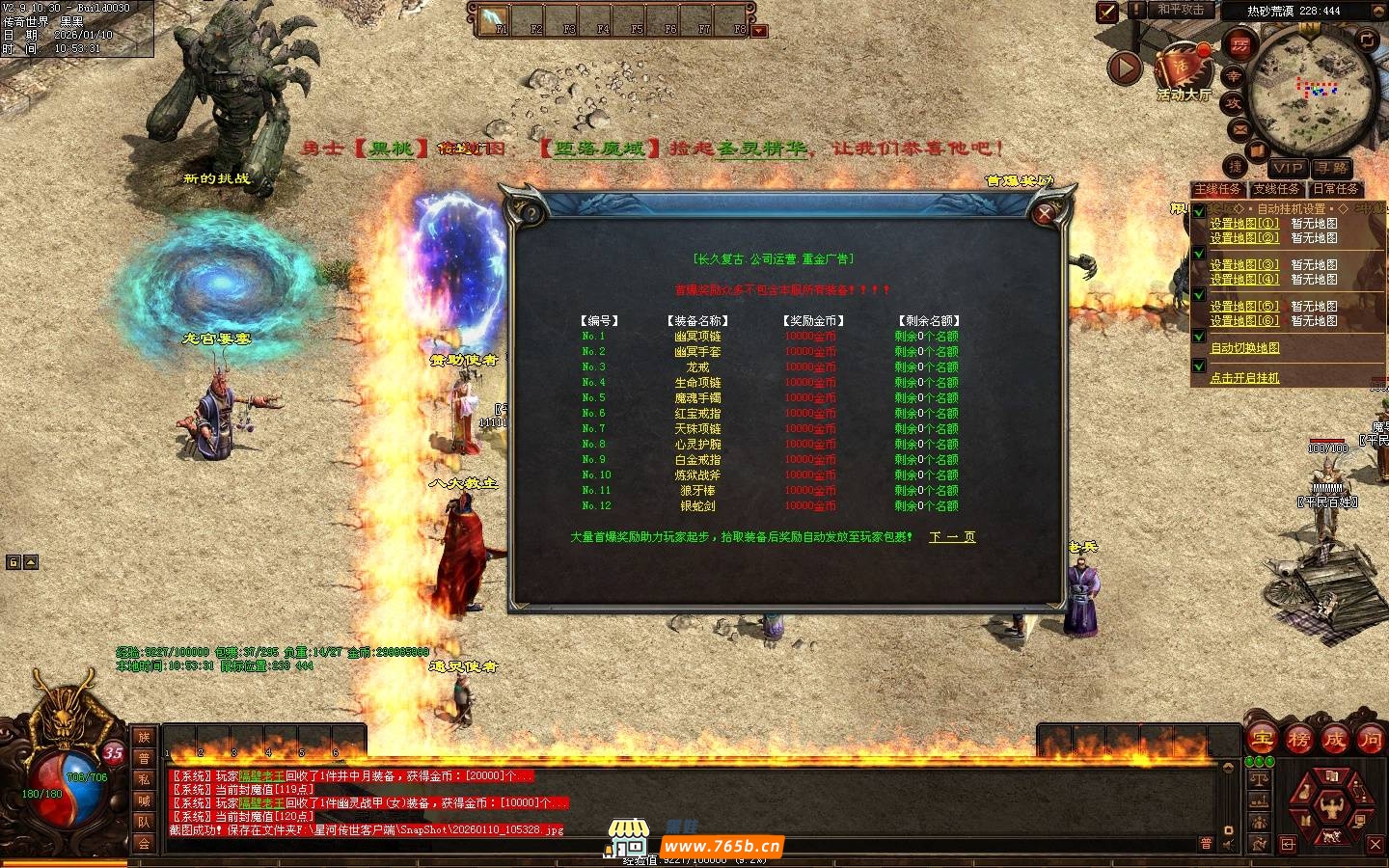
Task: Click 点击开启挂机 to start auto-farming
Action: pos(1244,378)
